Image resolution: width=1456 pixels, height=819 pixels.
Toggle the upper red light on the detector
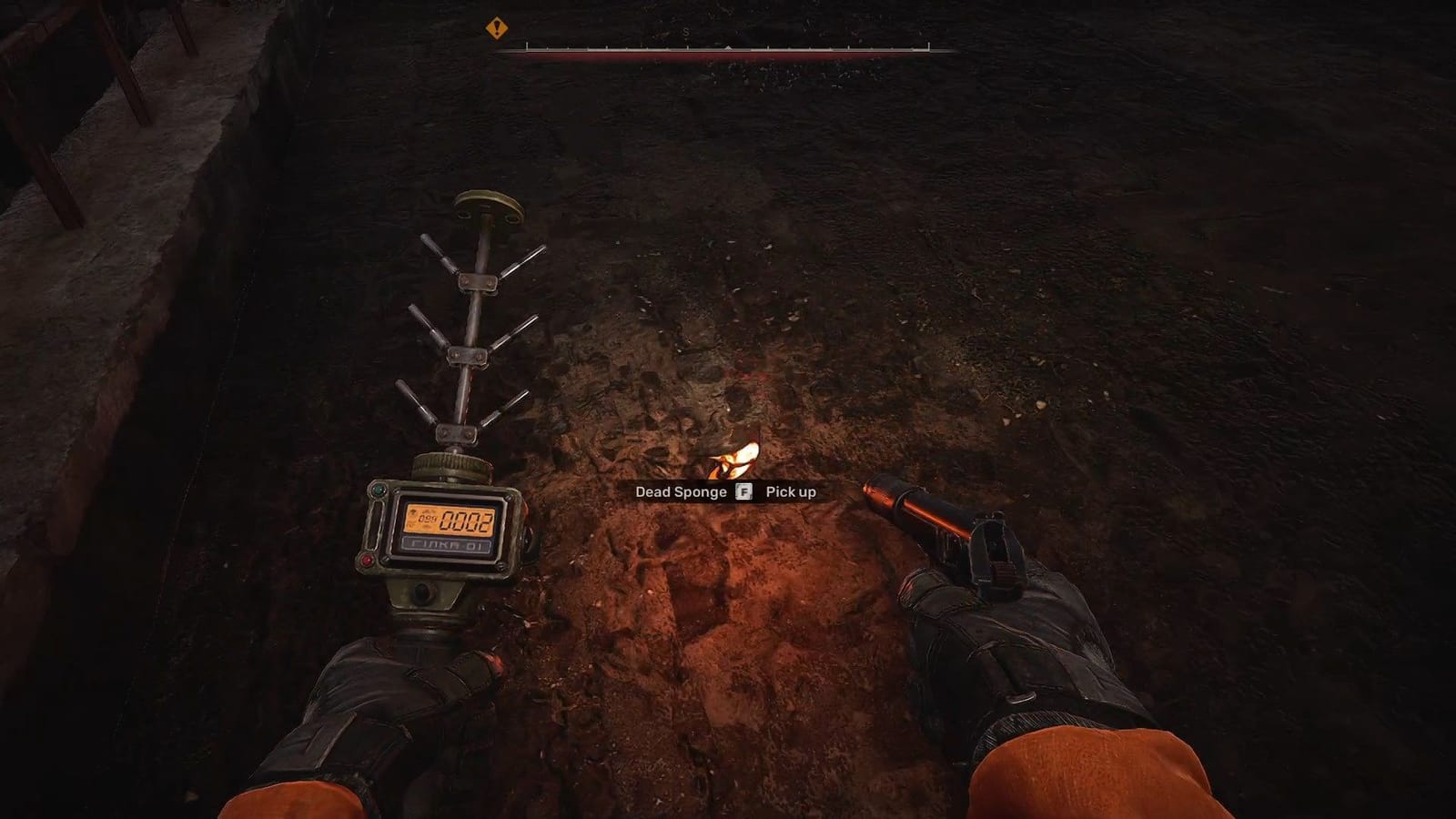coord(525,510)
